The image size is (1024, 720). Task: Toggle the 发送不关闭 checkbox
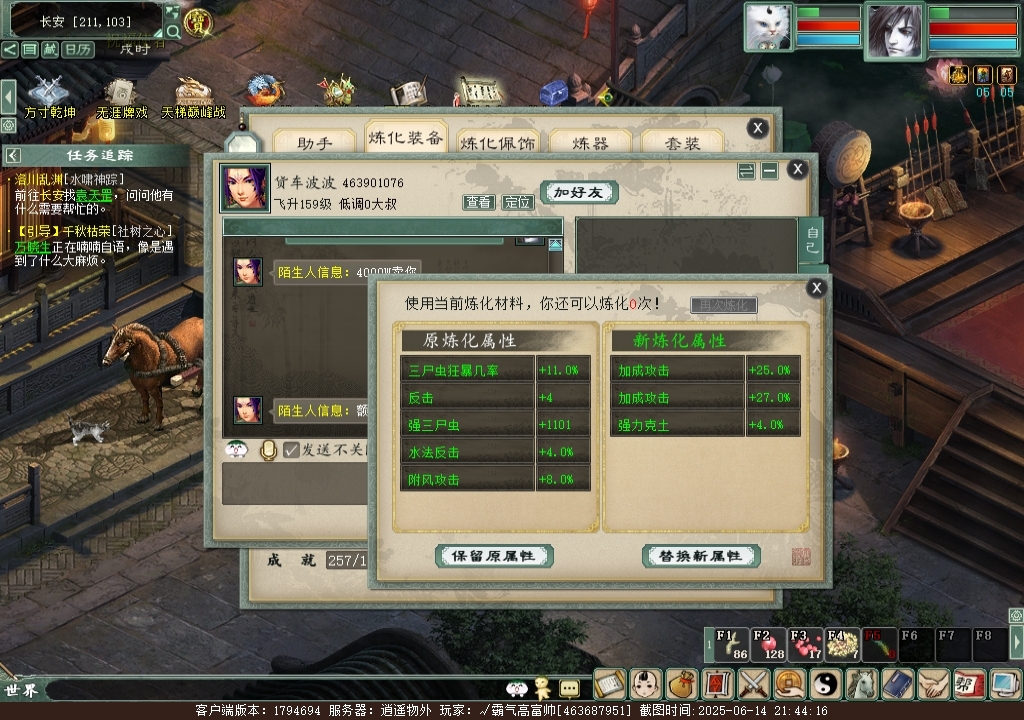(x=292, y=450)
